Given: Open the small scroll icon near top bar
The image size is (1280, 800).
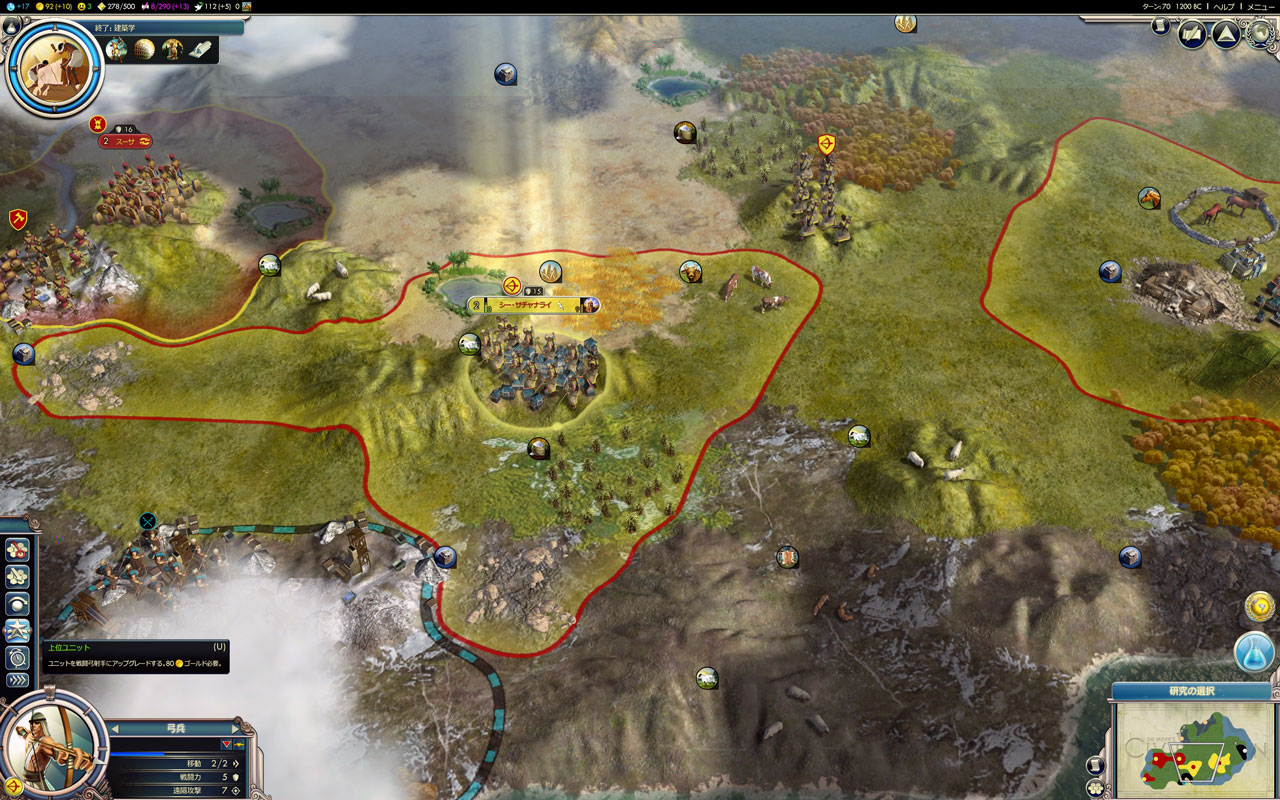Looking at the screenshot, I should point(1160,26).
